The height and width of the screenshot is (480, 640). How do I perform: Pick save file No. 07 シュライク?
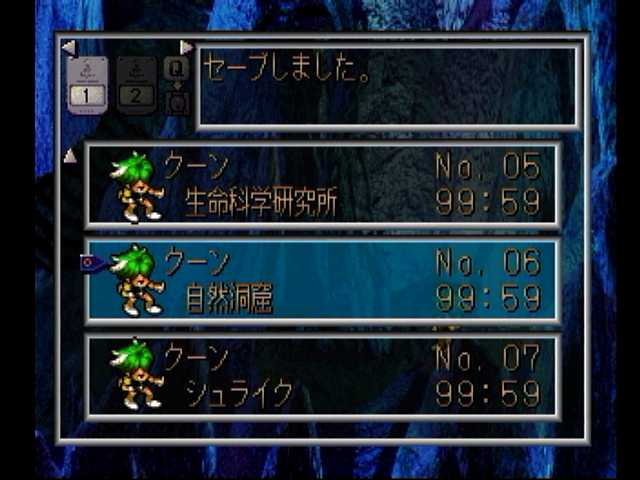click(322, 376)
